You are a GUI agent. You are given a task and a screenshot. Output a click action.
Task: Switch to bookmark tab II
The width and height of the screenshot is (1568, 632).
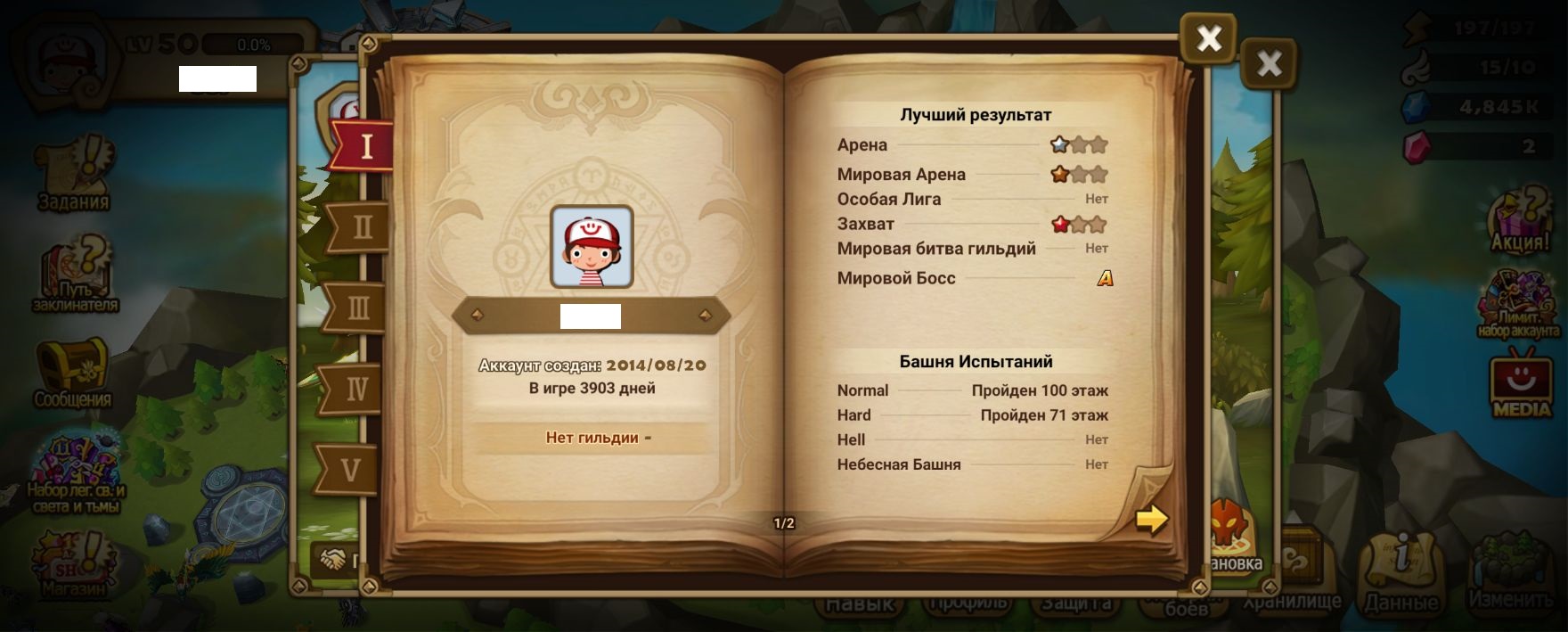pyautogui.click(x=361, y=227)
